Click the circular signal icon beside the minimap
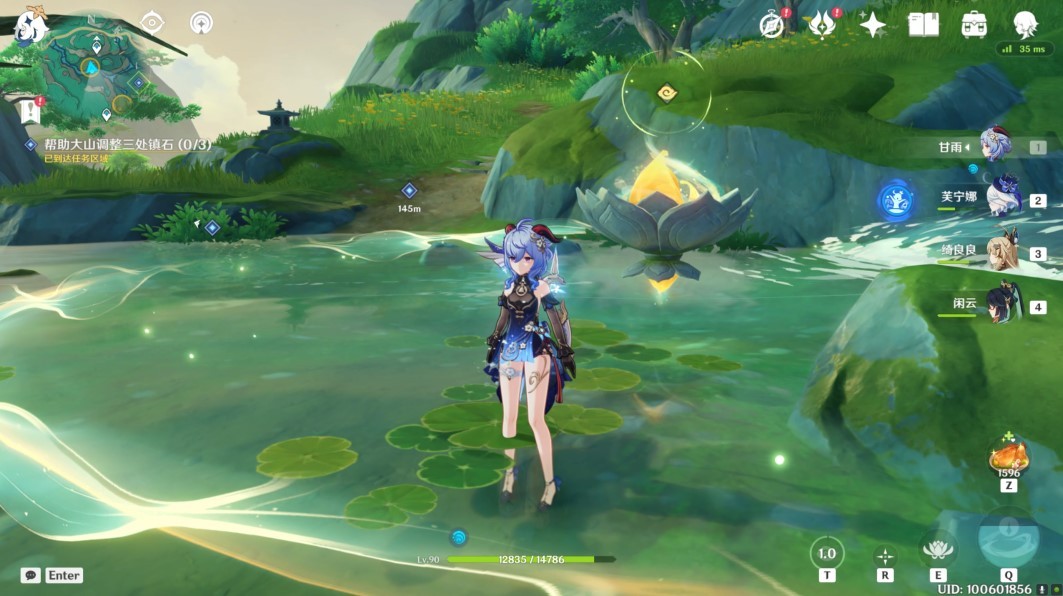Screen dimensions: 1063x596 (201, 22)
